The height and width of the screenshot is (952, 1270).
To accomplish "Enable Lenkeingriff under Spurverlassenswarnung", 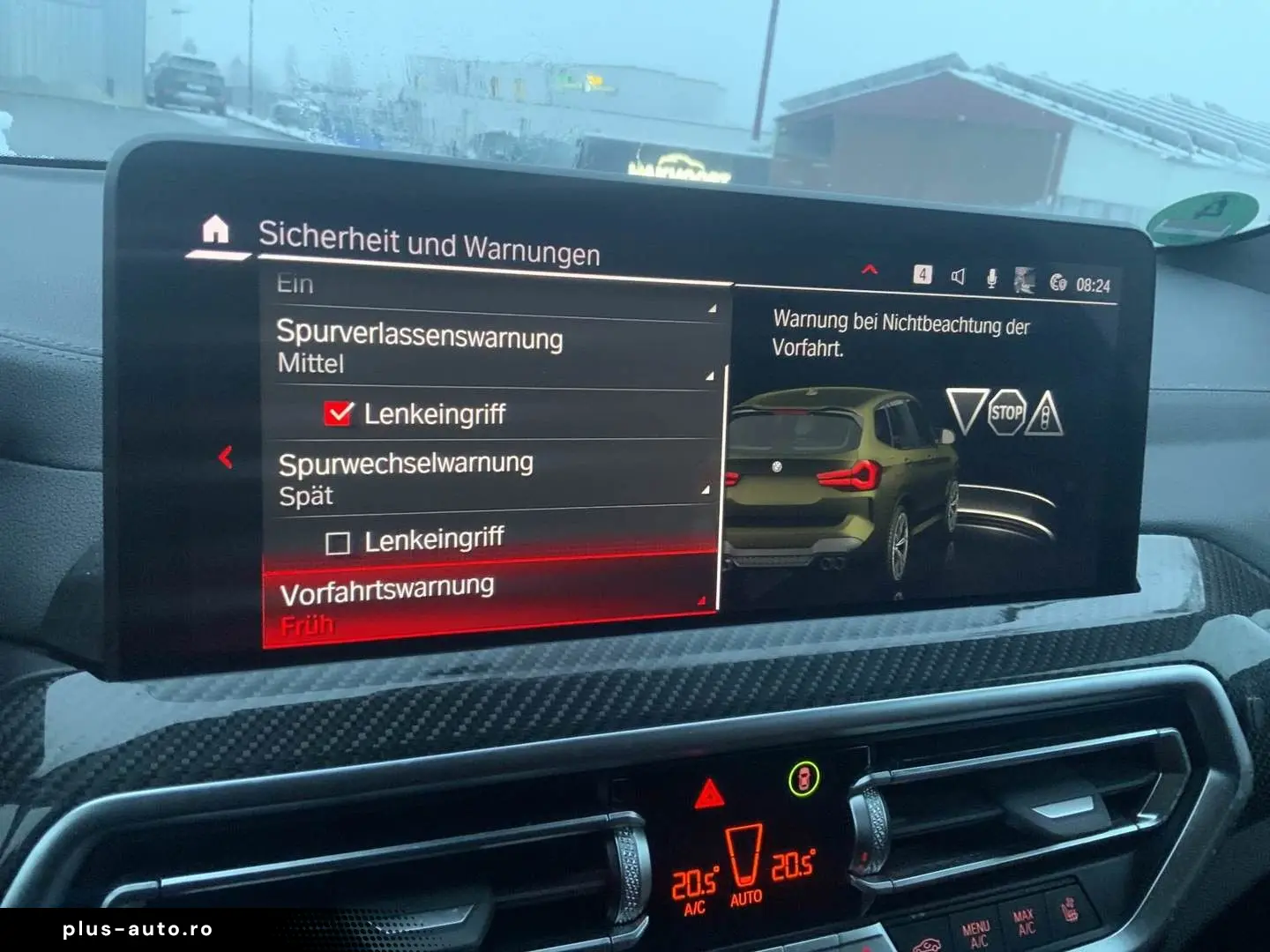I will pyautogui.click(x=337, y=411).
